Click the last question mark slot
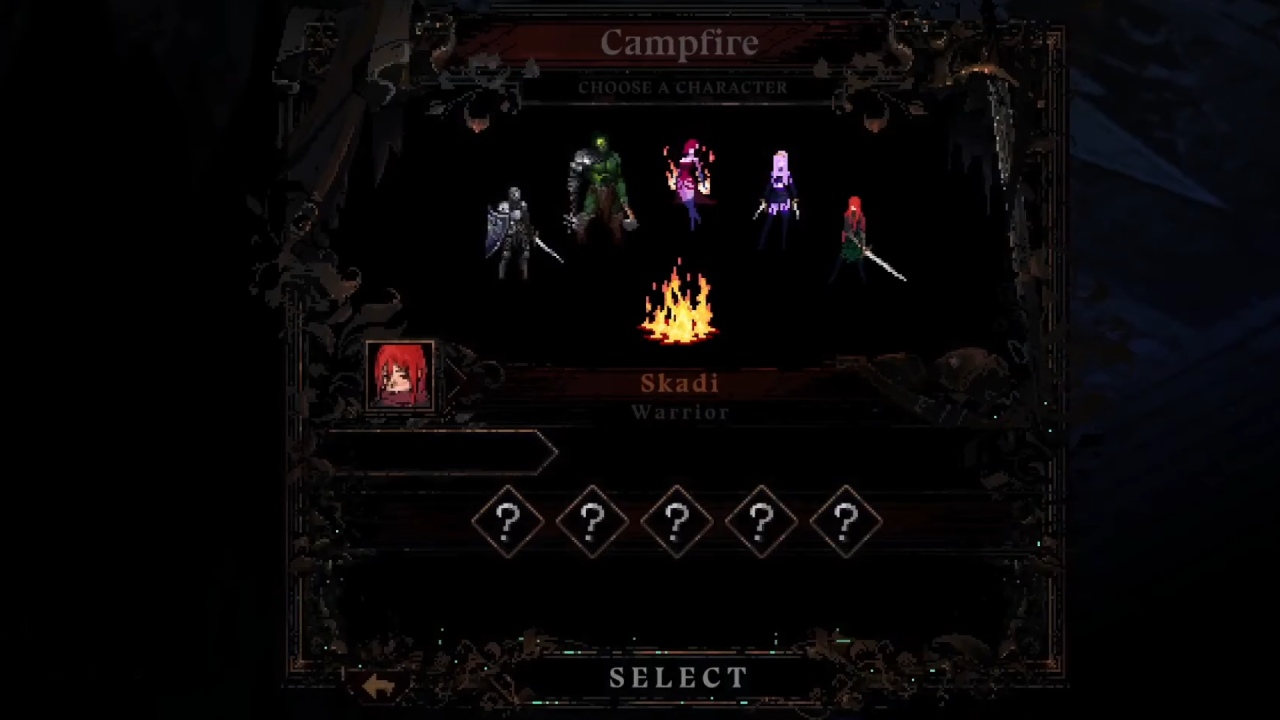This screenshot has height=720, width=1280. (845, 520)
